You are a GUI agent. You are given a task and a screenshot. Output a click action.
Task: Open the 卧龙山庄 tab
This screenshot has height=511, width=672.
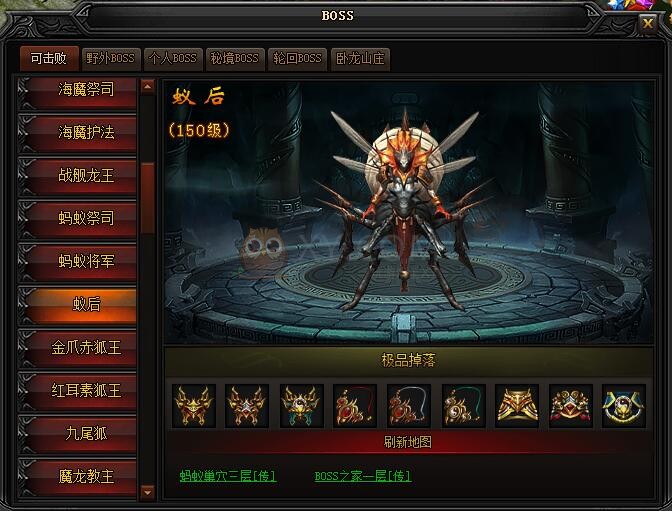(360, 59)
